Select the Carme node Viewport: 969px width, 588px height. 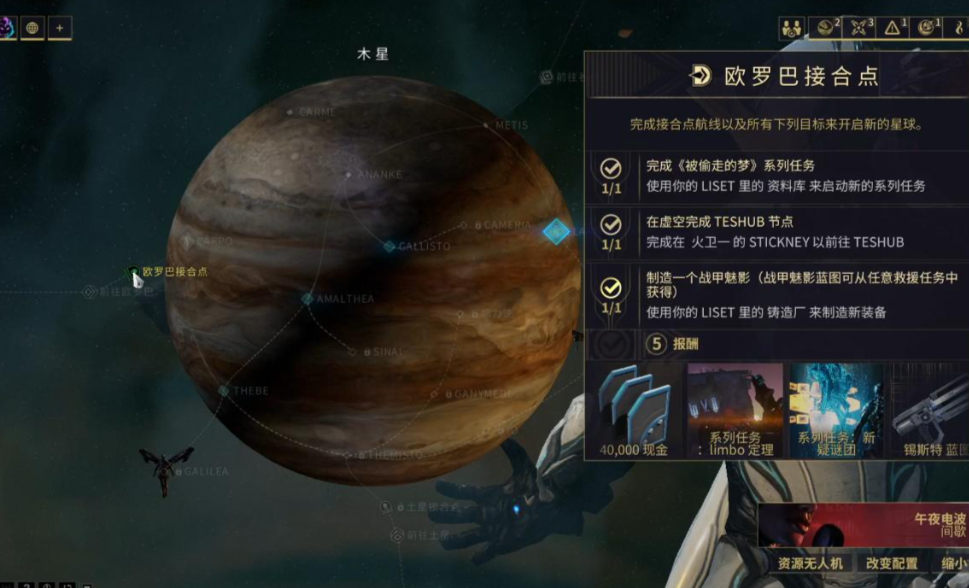click(x=291, y=112)
